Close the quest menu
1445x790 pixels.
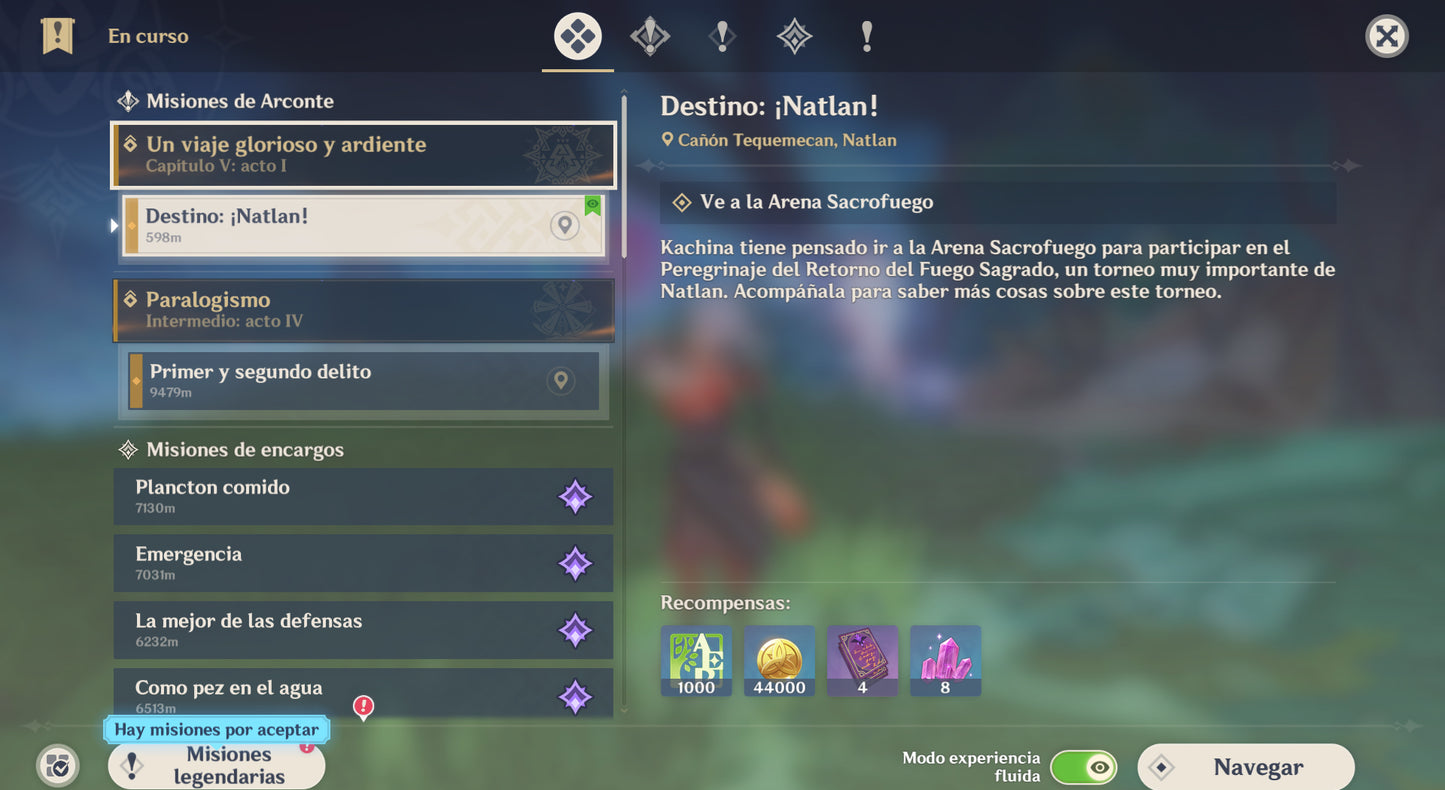1386,37
